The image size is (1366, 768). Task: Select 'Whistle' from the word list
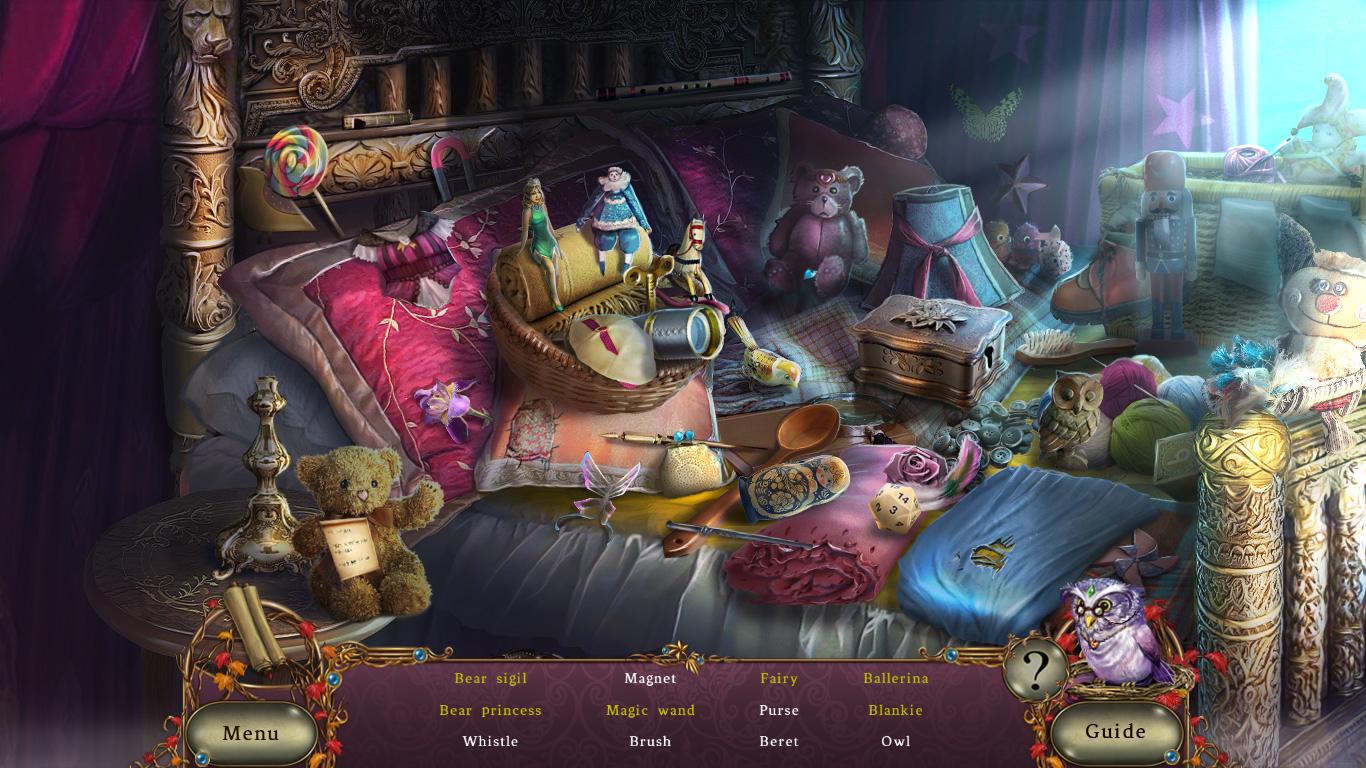[492, 742]
